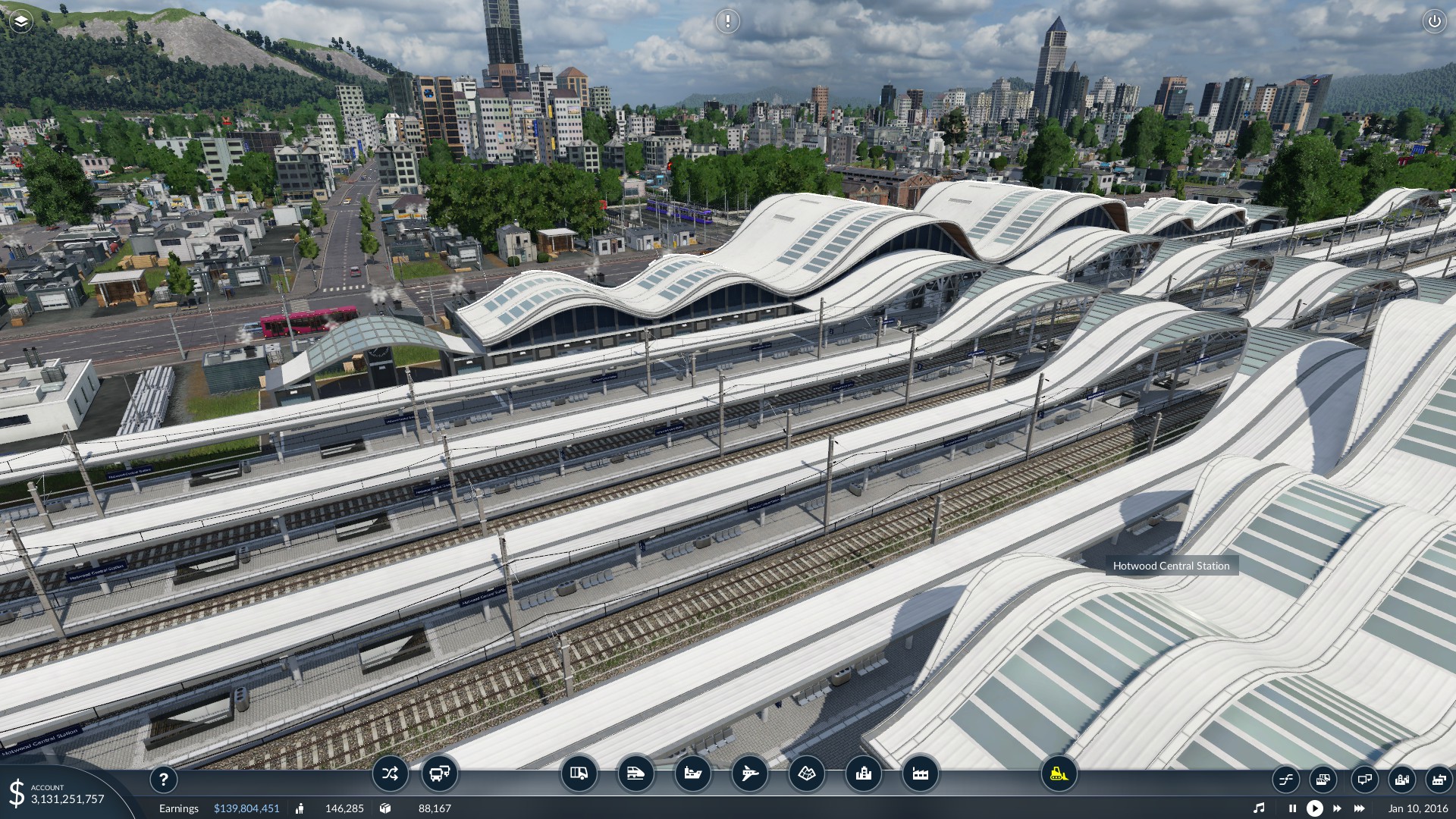Set game speed to double fast-forward
The width and height of the screenshot is (1456, 819).
pyautogui.click(x=1337, y=808)
